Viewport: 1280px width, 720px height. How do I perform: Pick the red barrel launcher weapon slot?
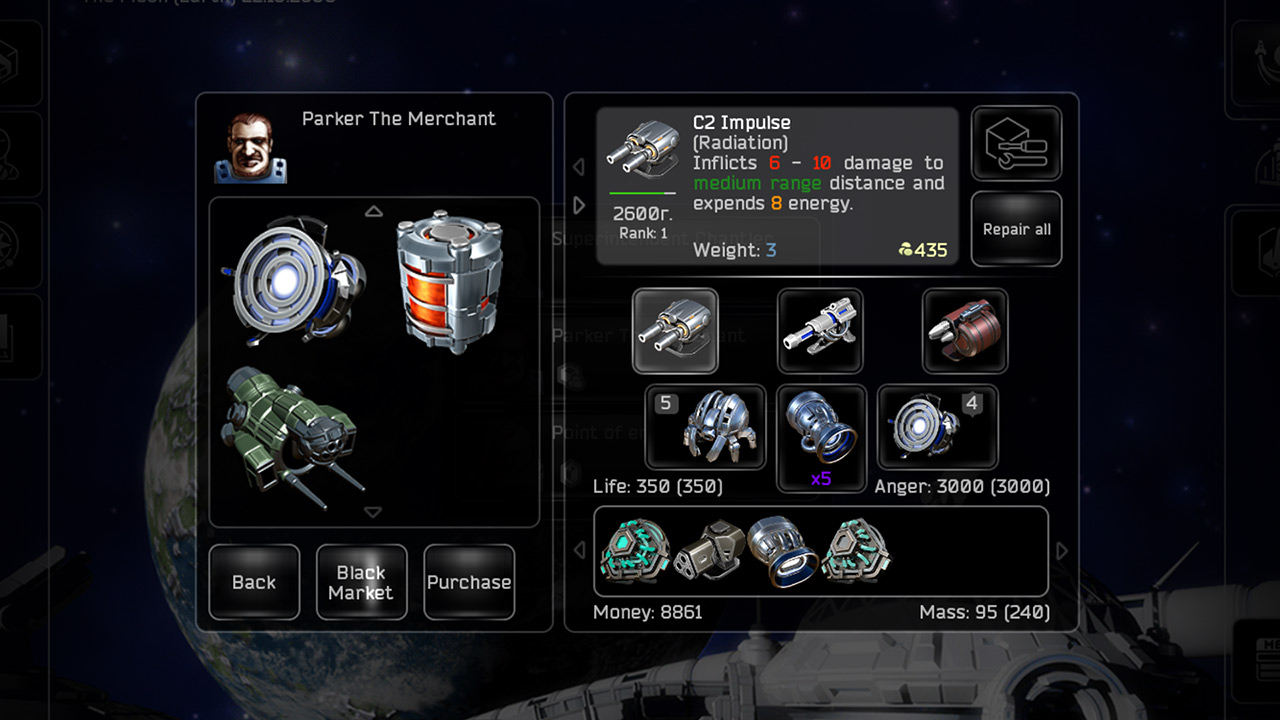[965, 331]
